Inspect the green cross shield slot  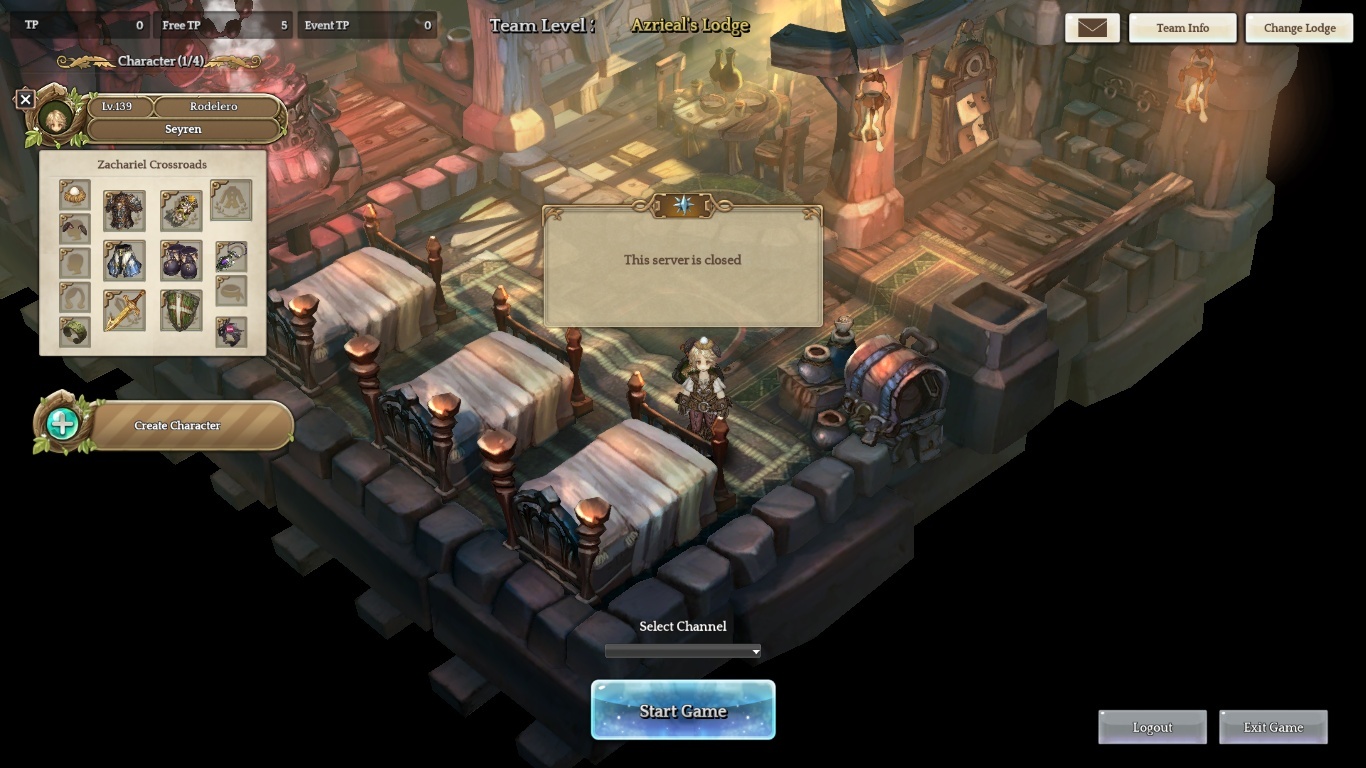[181, 311]
